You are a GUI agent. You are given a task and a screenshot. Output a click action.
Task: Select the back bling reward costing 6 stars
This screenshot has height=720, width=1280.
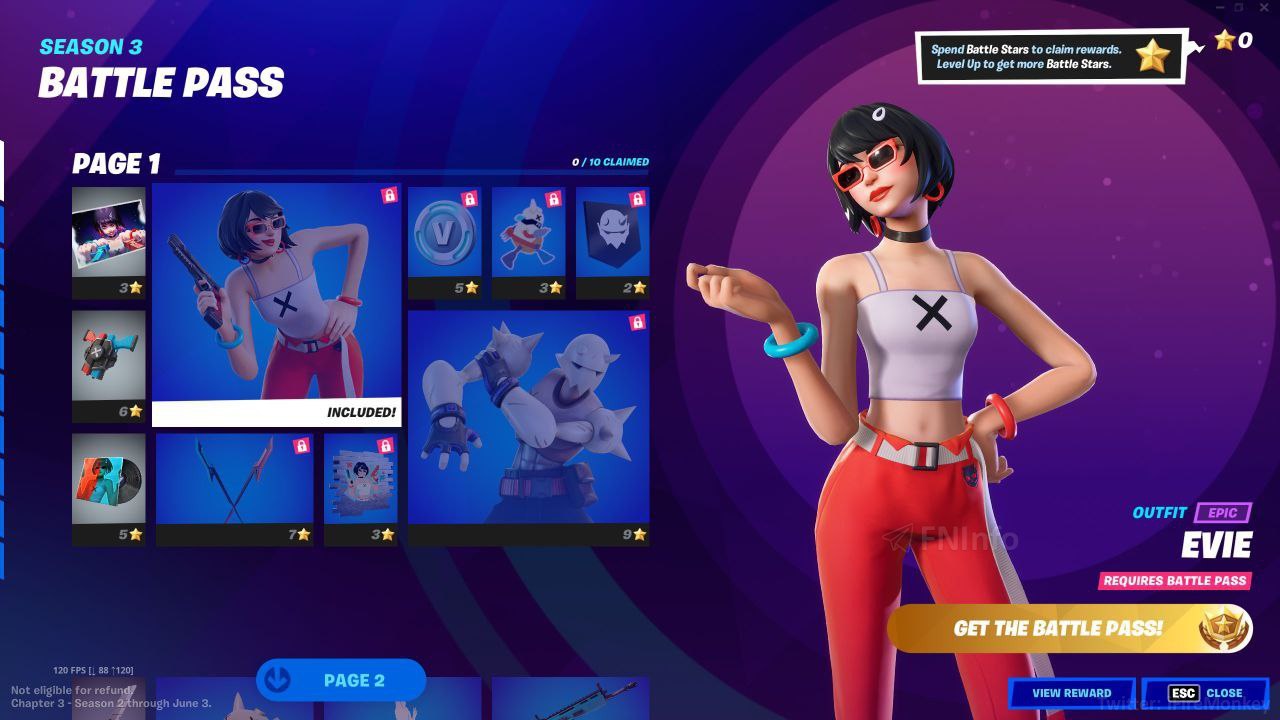pyautogui.click(x=109, y=365)
